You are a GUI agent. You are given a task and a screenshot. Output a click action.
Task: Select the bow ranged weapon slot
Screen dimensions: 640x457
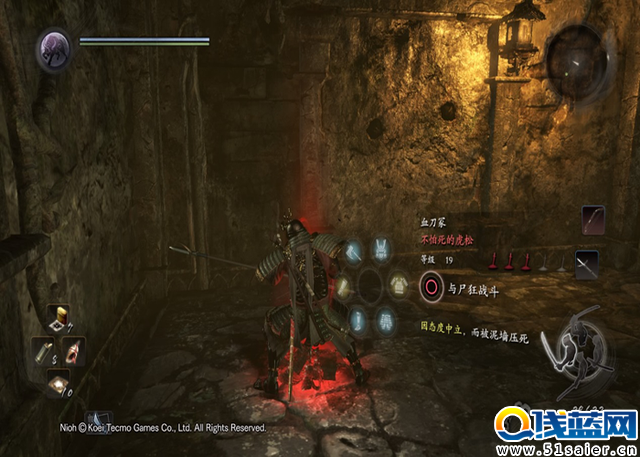[594, 219]
